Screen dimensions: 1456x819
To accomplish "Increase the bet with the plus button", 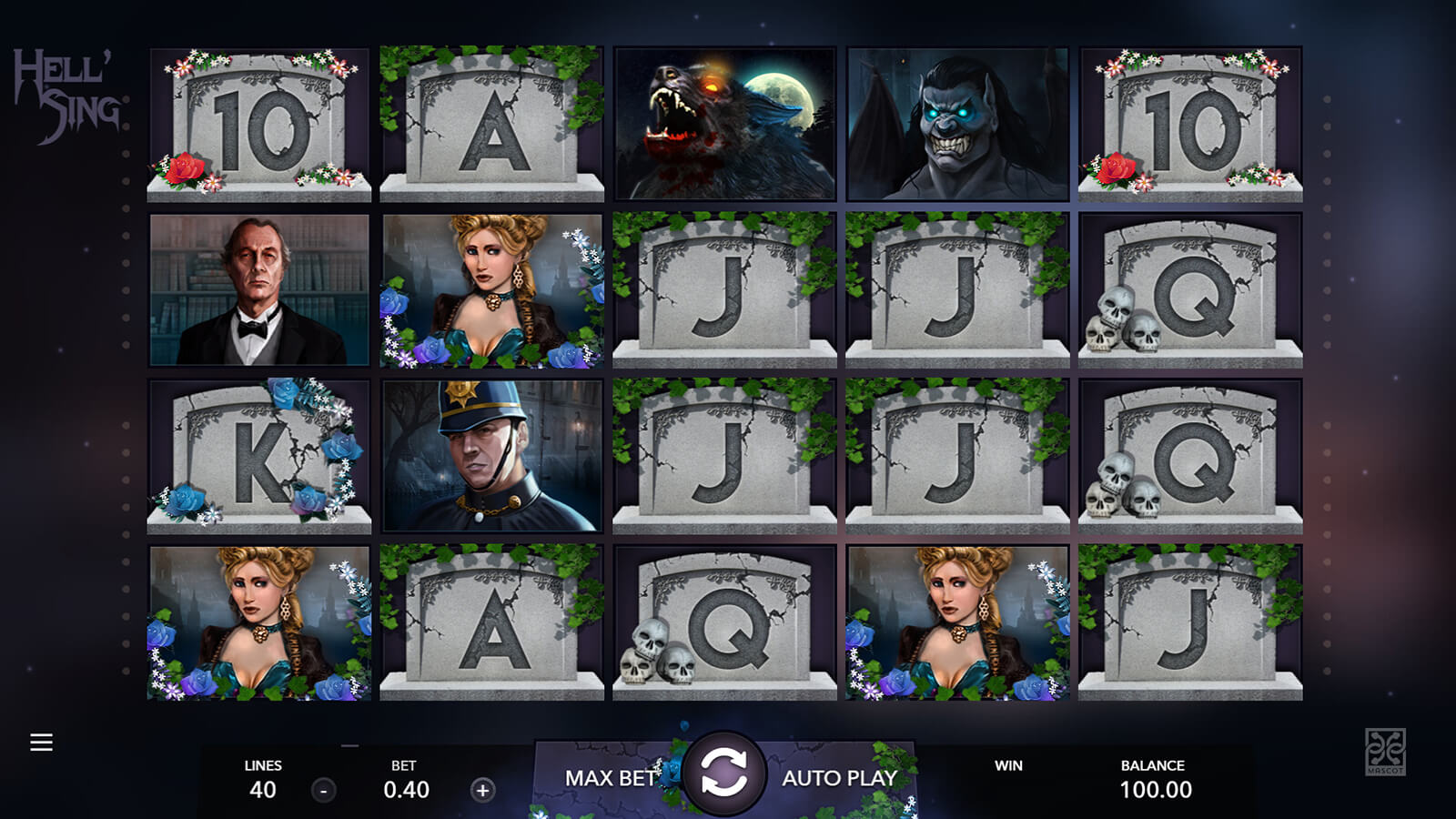I will (482, 790).
